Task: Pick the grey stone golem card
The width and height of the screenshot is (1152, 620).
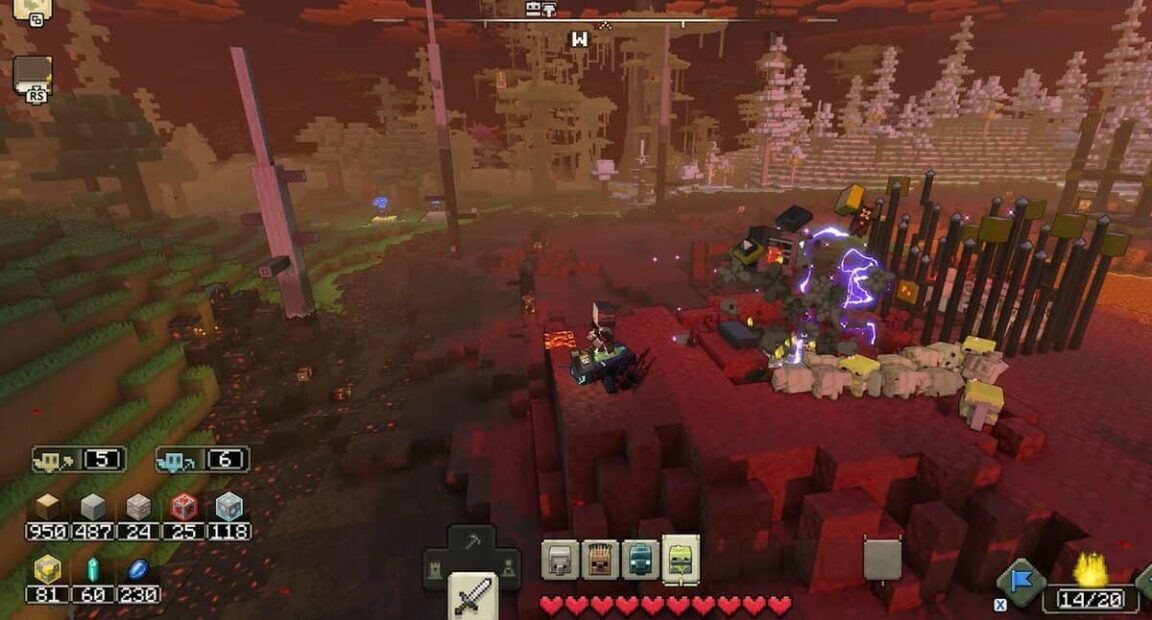Action: click(560, 559)
